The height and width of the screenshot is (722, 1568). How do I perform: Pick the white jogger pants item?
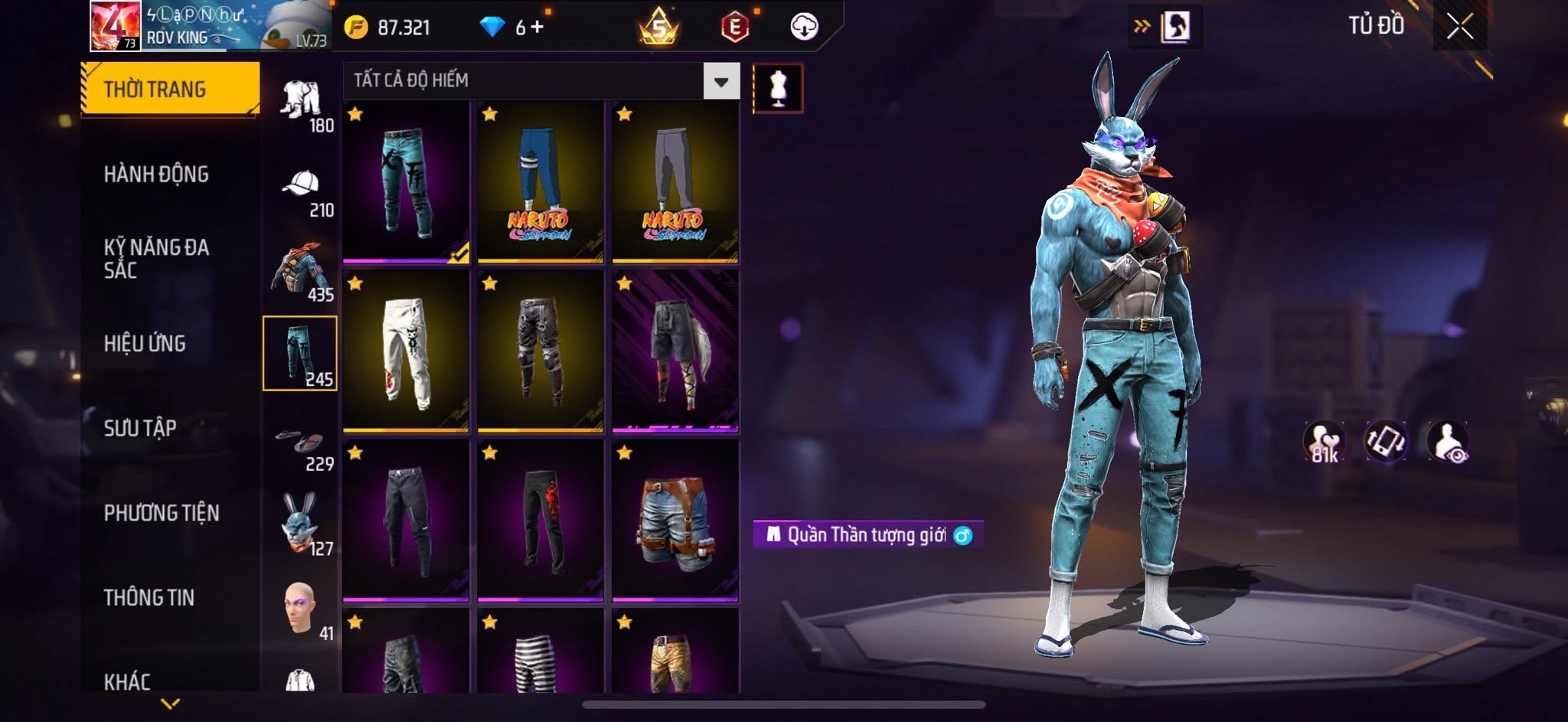tap(406, 351)
